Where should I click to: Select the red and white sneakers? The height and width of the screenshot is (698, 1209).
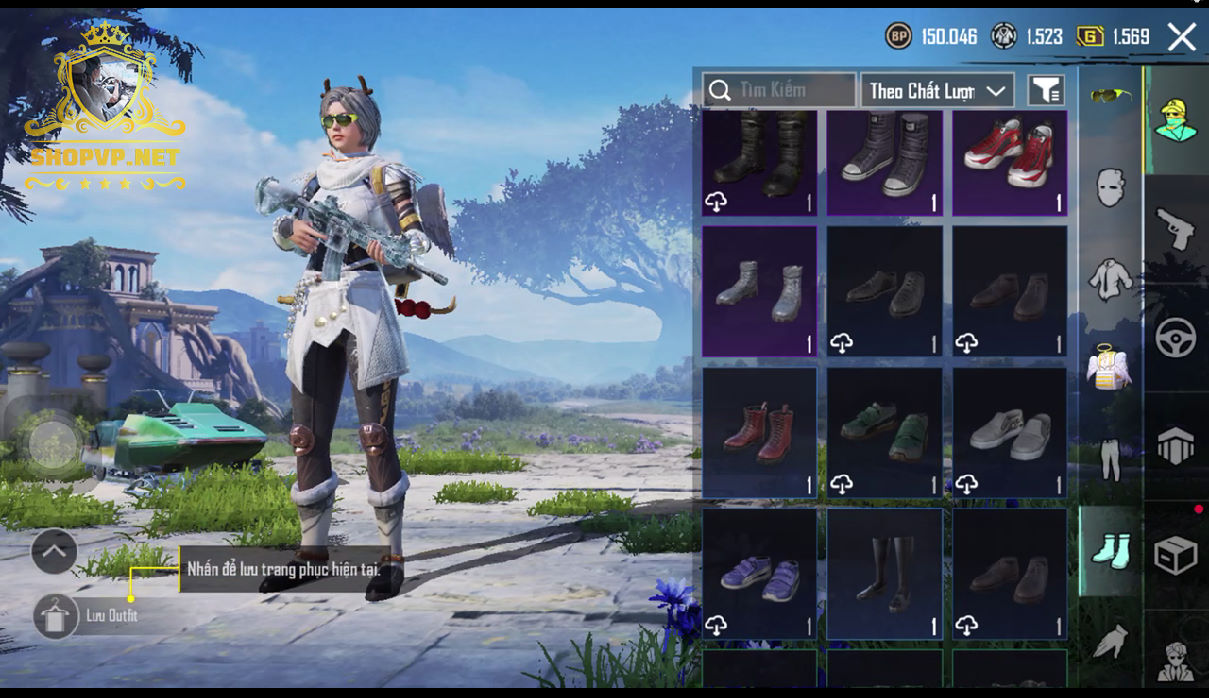(1009, 162)
